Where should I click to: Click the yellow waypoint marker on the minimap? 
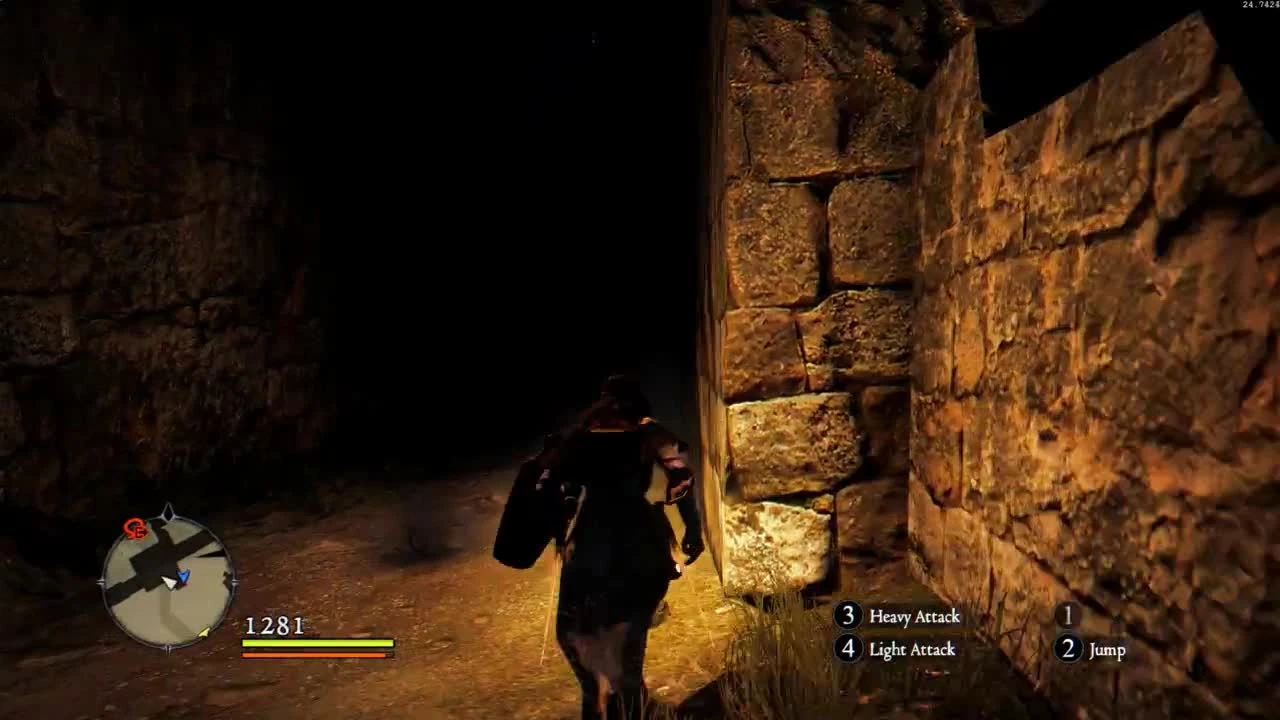coord(204,633)
